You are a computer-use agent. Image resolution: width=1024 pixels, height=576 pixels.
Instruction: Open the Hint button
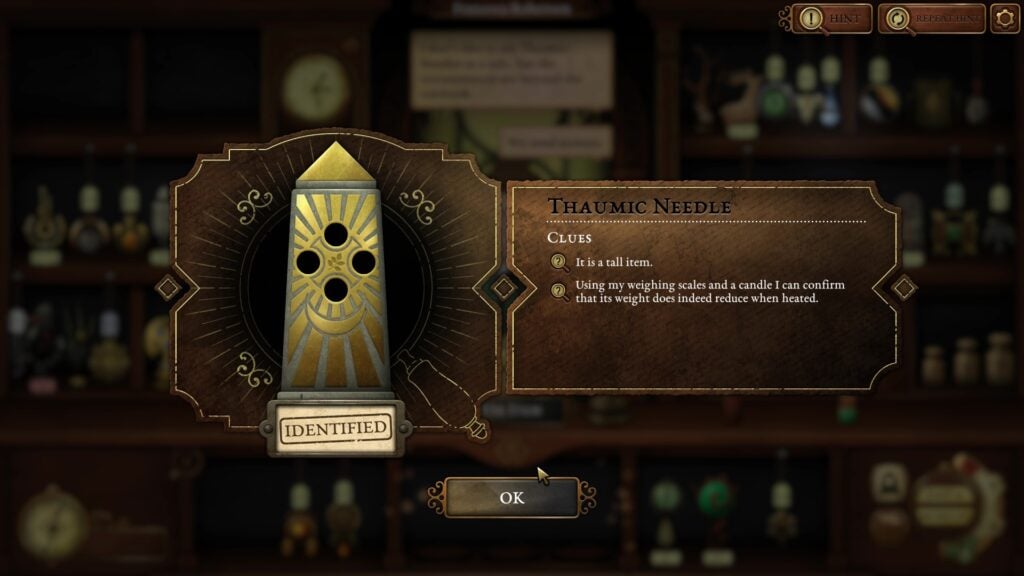tap(832, 18)
